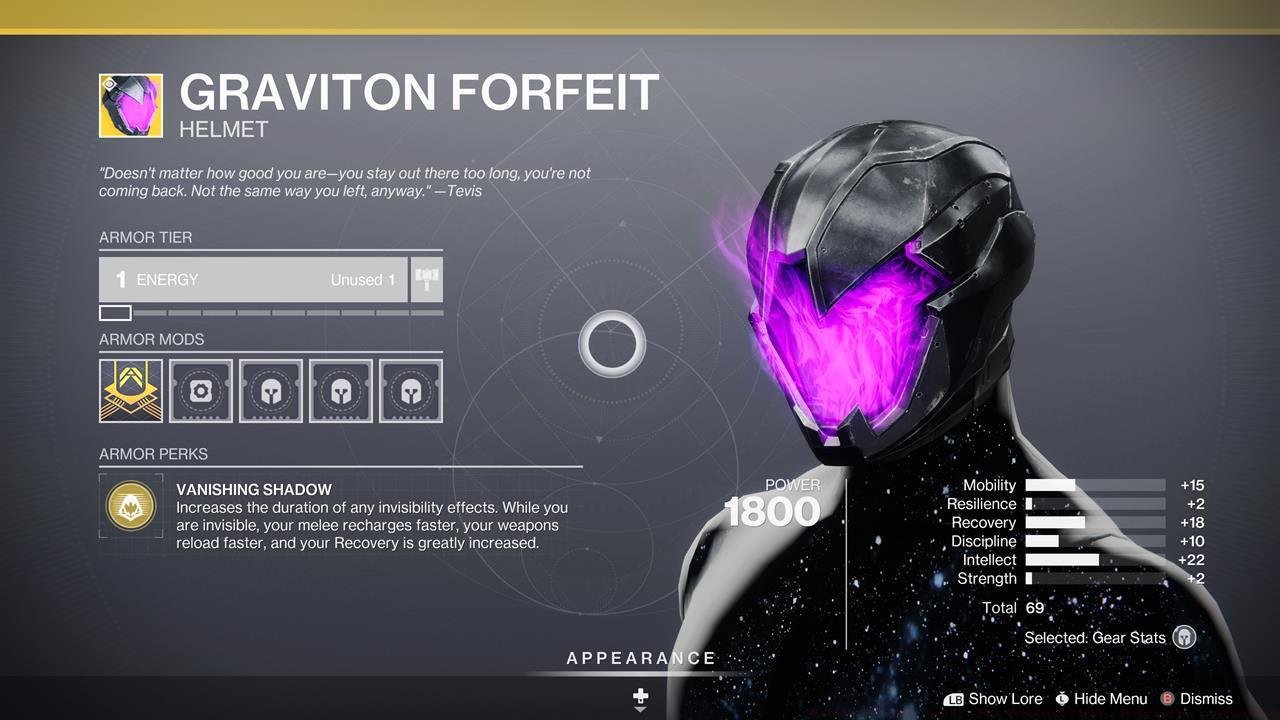This screenshot has width=1280, height=720.
Task: Open the ornament mod slot
Action: click(201, 390)
